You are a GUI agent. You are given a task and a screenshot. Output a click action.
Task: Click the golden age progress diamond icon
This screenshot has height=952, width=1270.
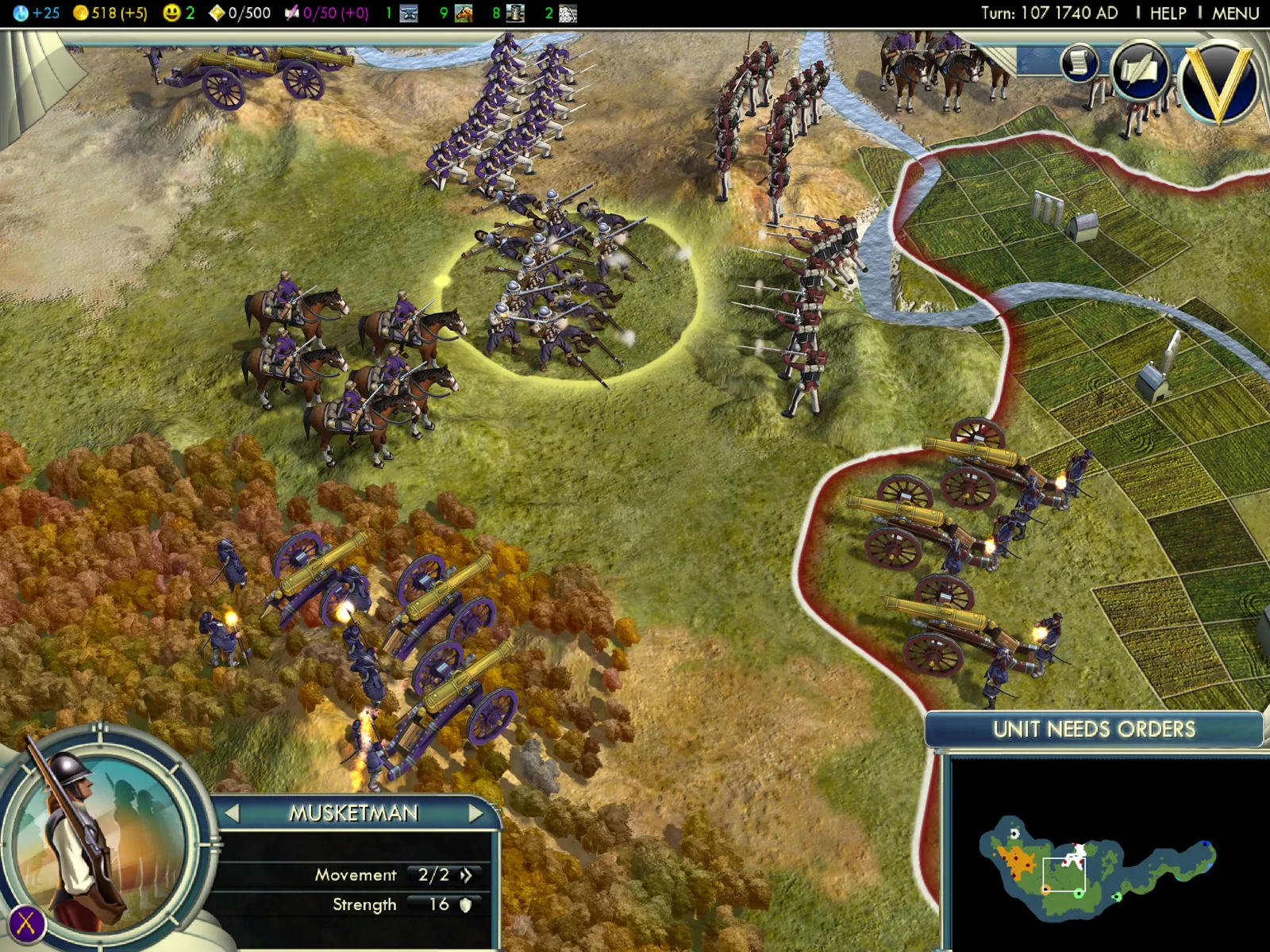pos(216,13)
